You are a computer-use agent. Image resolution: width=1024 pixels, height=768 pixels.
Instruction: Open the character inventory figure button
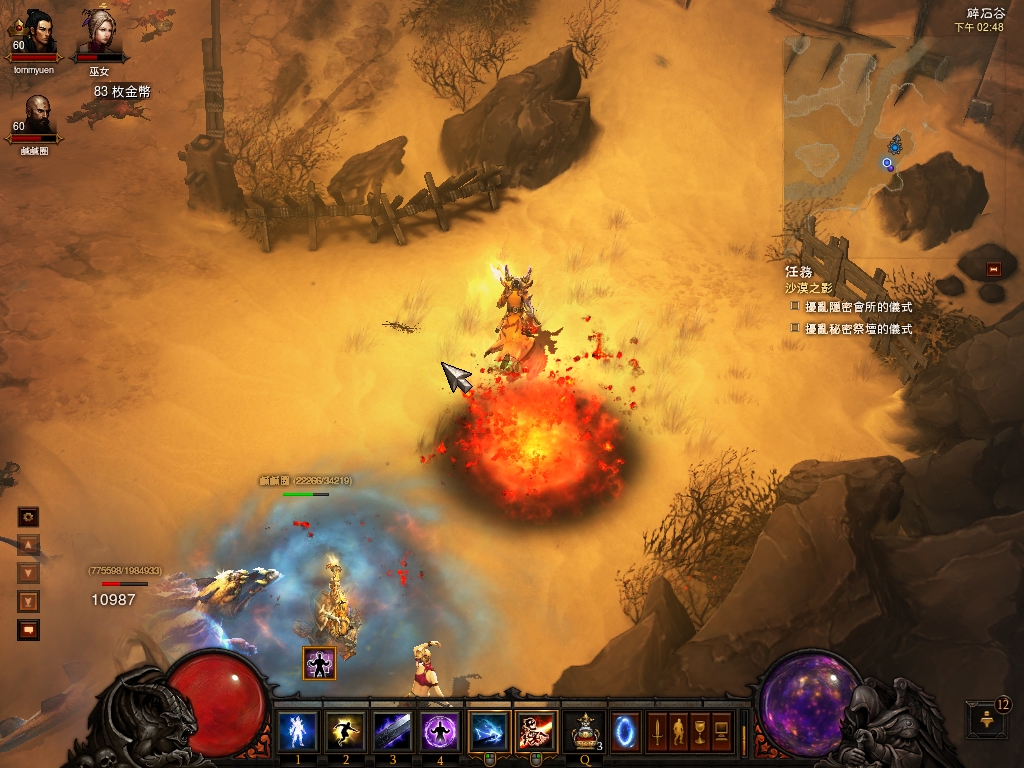[678, 731]
